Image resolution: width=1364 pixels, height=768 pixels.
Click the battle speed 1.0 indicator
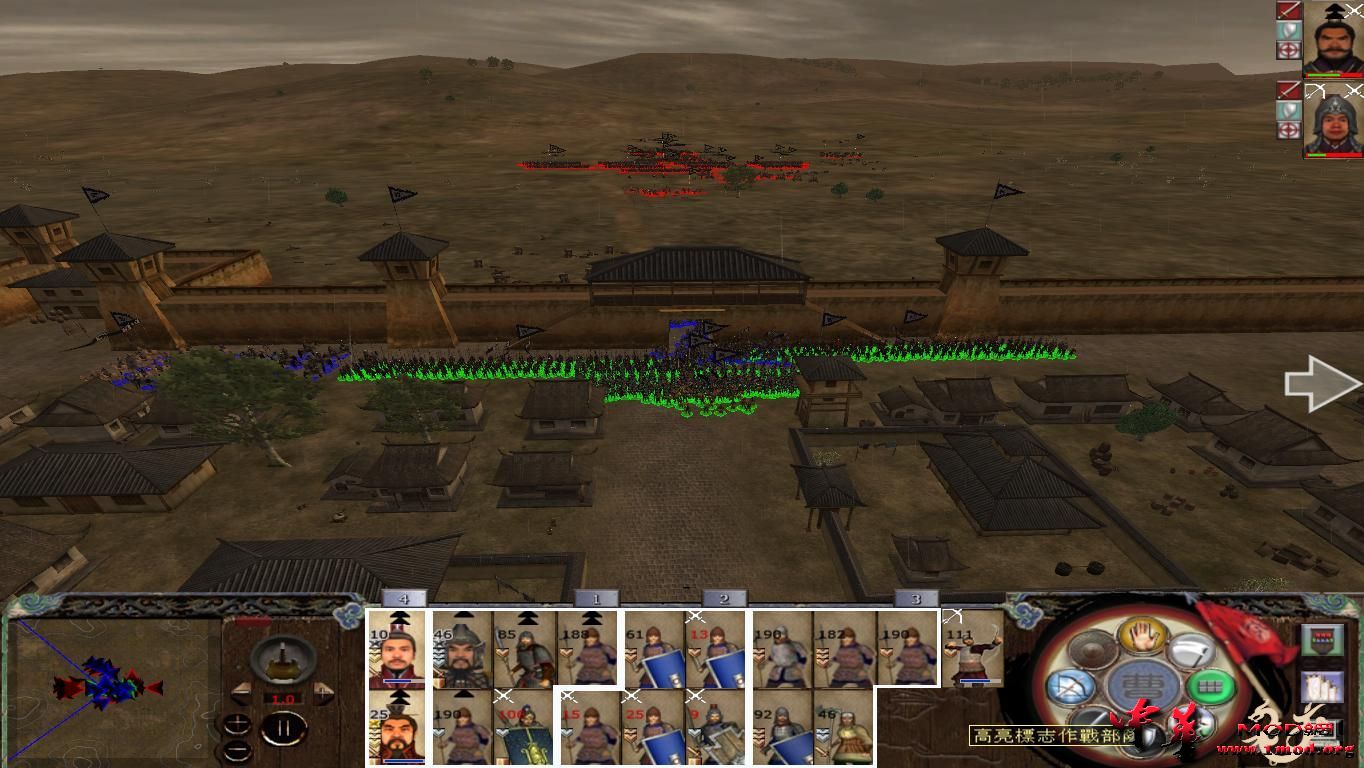pos(283,698)
